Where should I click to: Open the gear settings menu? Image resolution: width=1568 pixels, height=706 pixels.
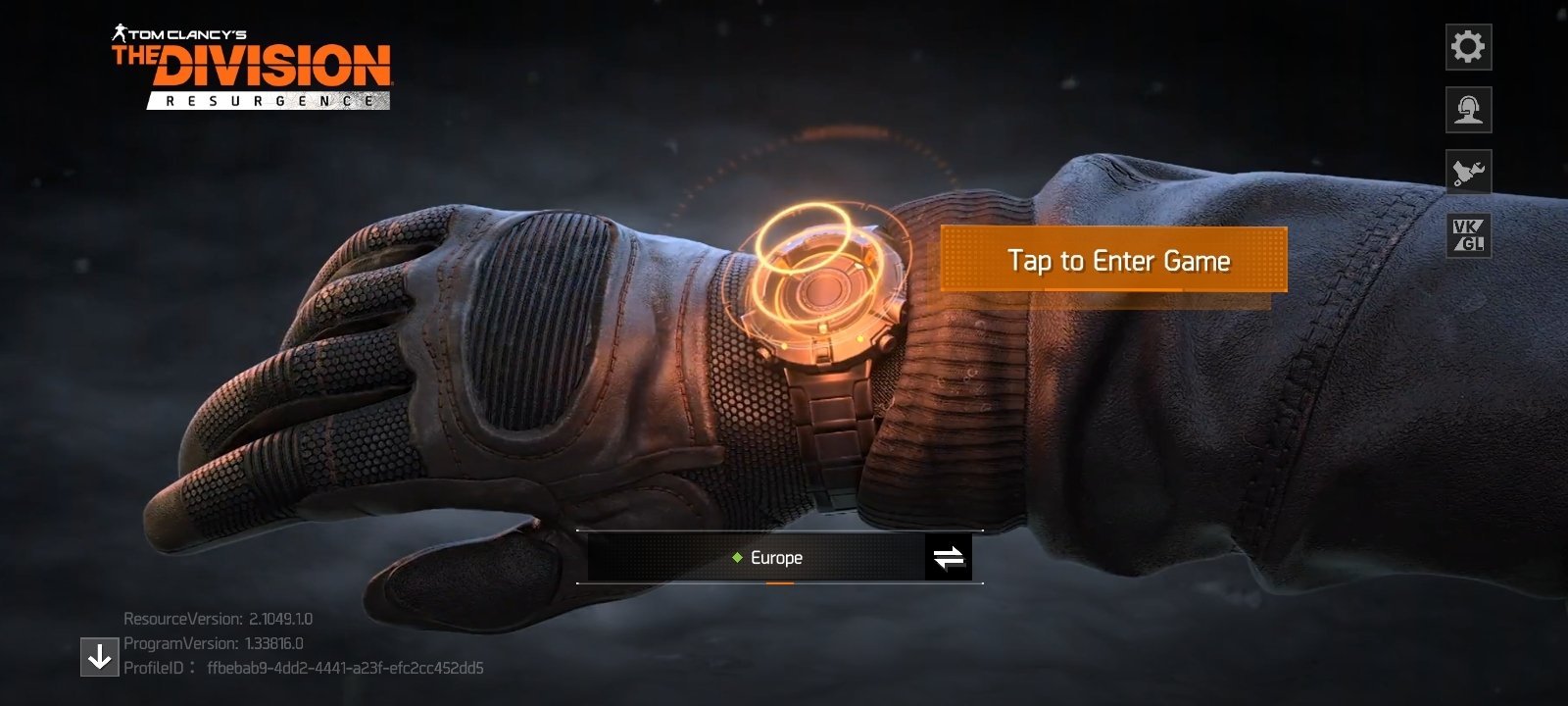pyautogui.click(x=1468, y=47)
